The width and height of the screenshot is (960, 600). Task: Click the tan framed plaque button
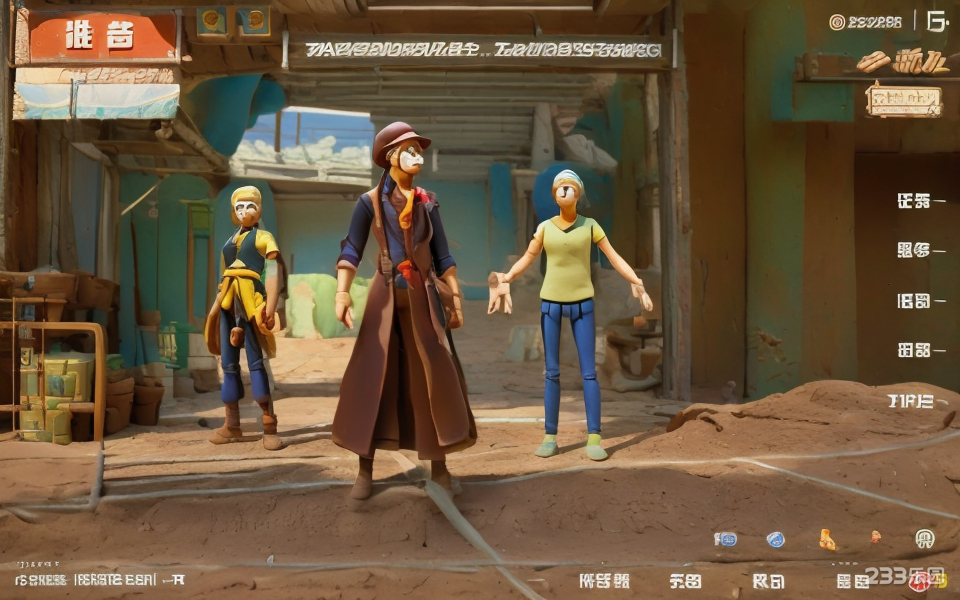pos(904,100)
